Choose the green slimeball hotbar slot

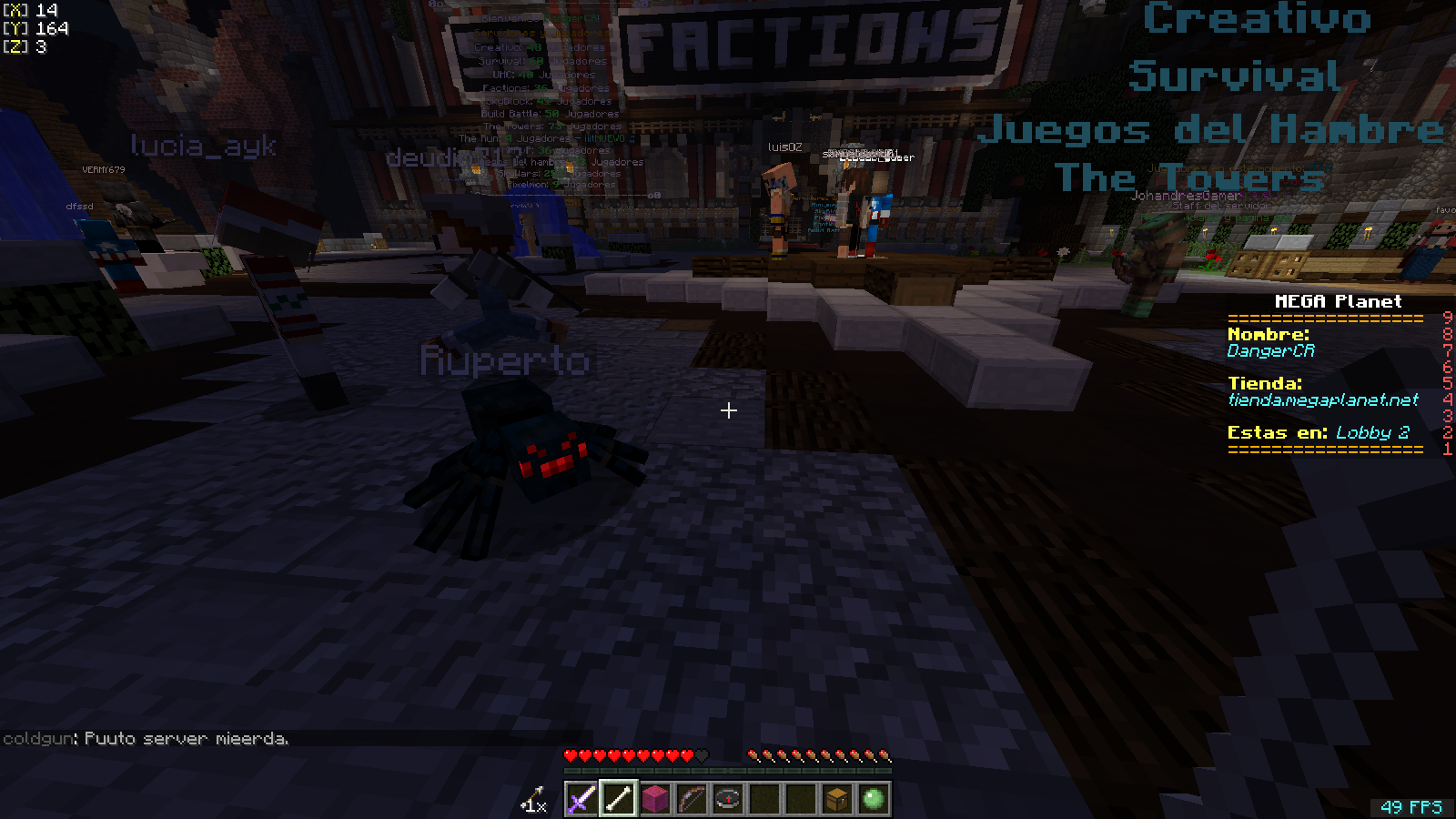coord(873,799)
